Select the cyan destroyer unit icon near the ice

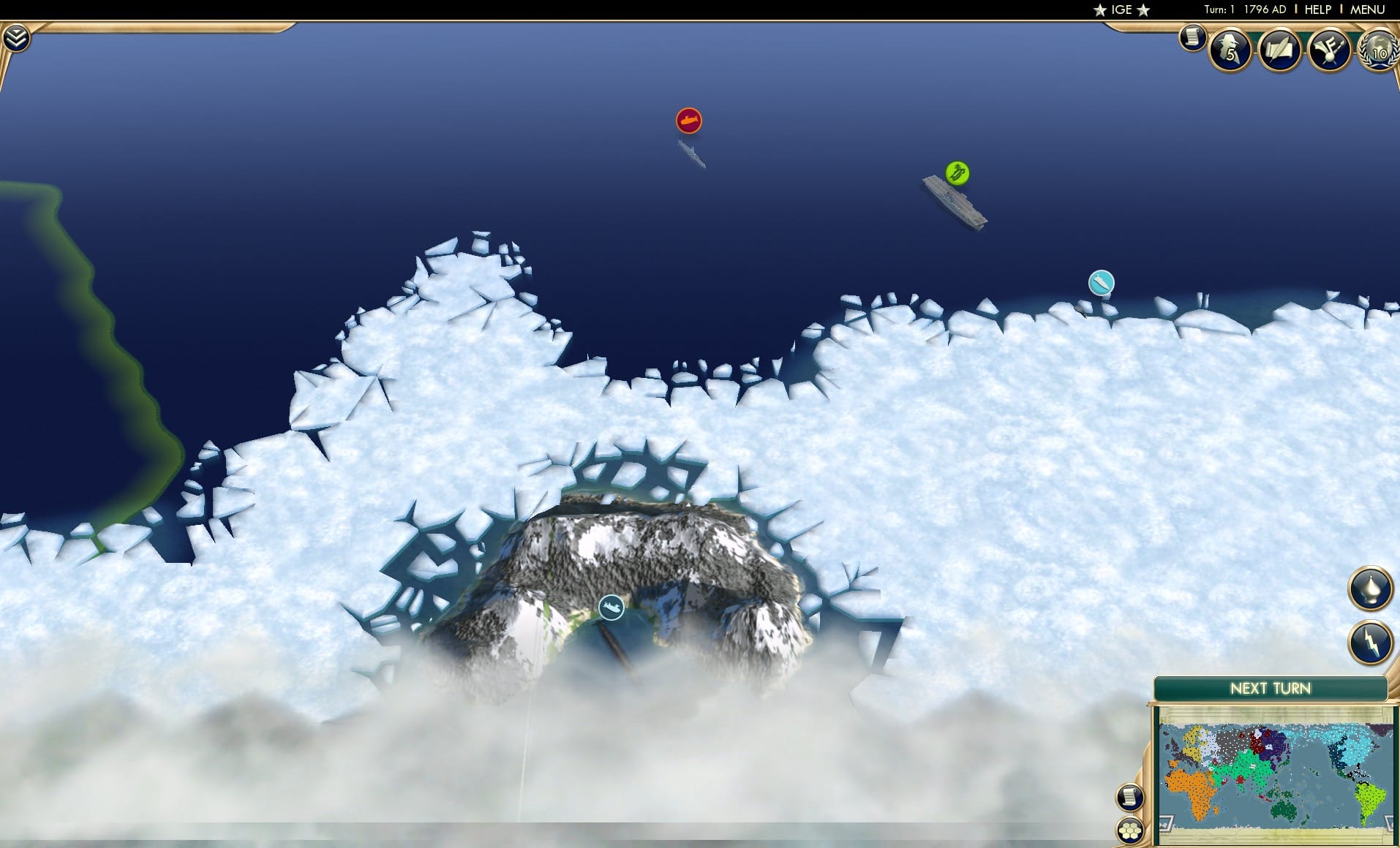pyautogui.click(x=1100, y=284)
